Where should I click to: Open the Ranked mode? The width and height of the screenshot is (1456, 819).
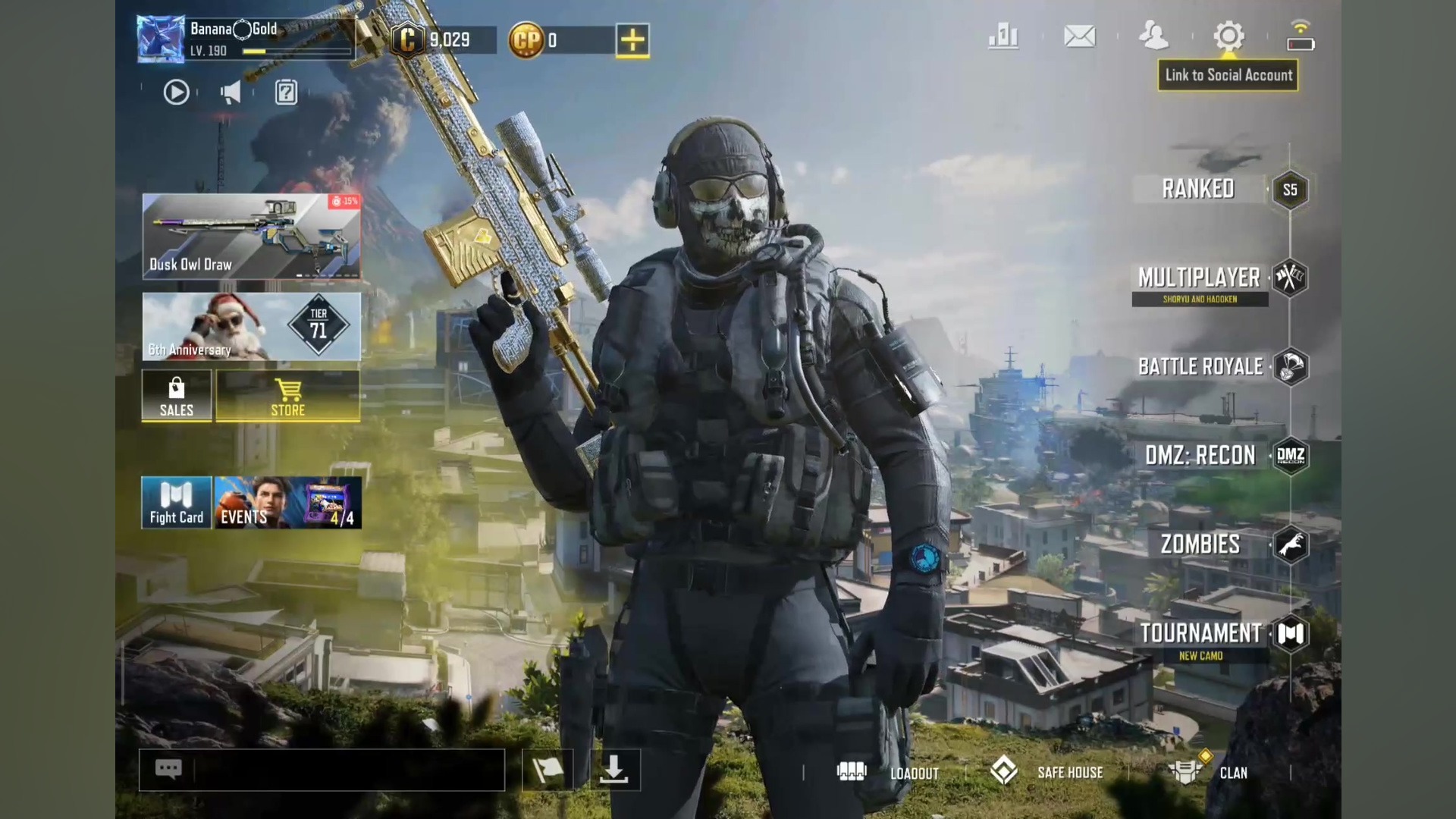[1198, 189]
